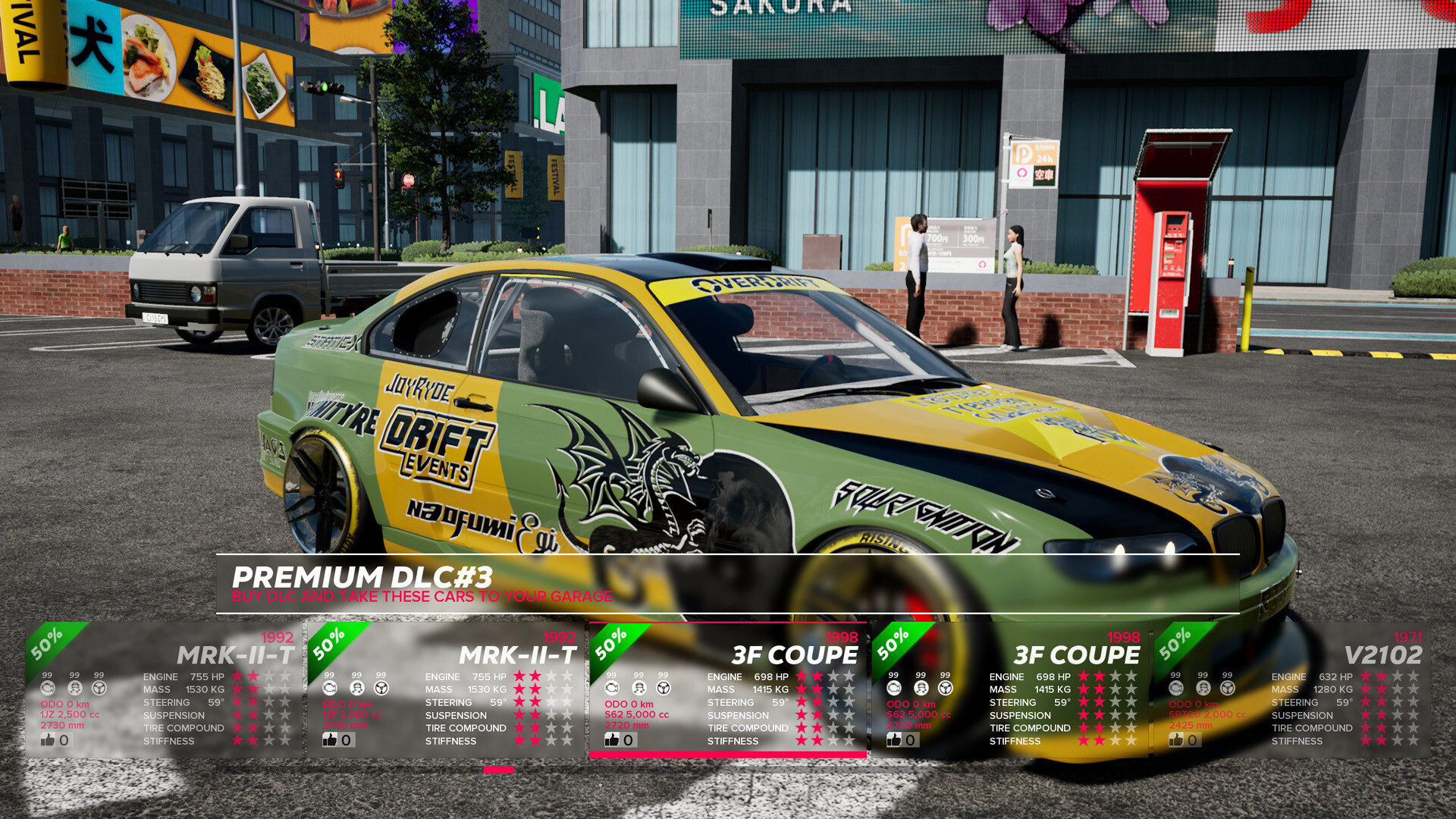Click the BUY DLC promotional link
This screenshot has width=1456, height=819.
pos(422,597)
